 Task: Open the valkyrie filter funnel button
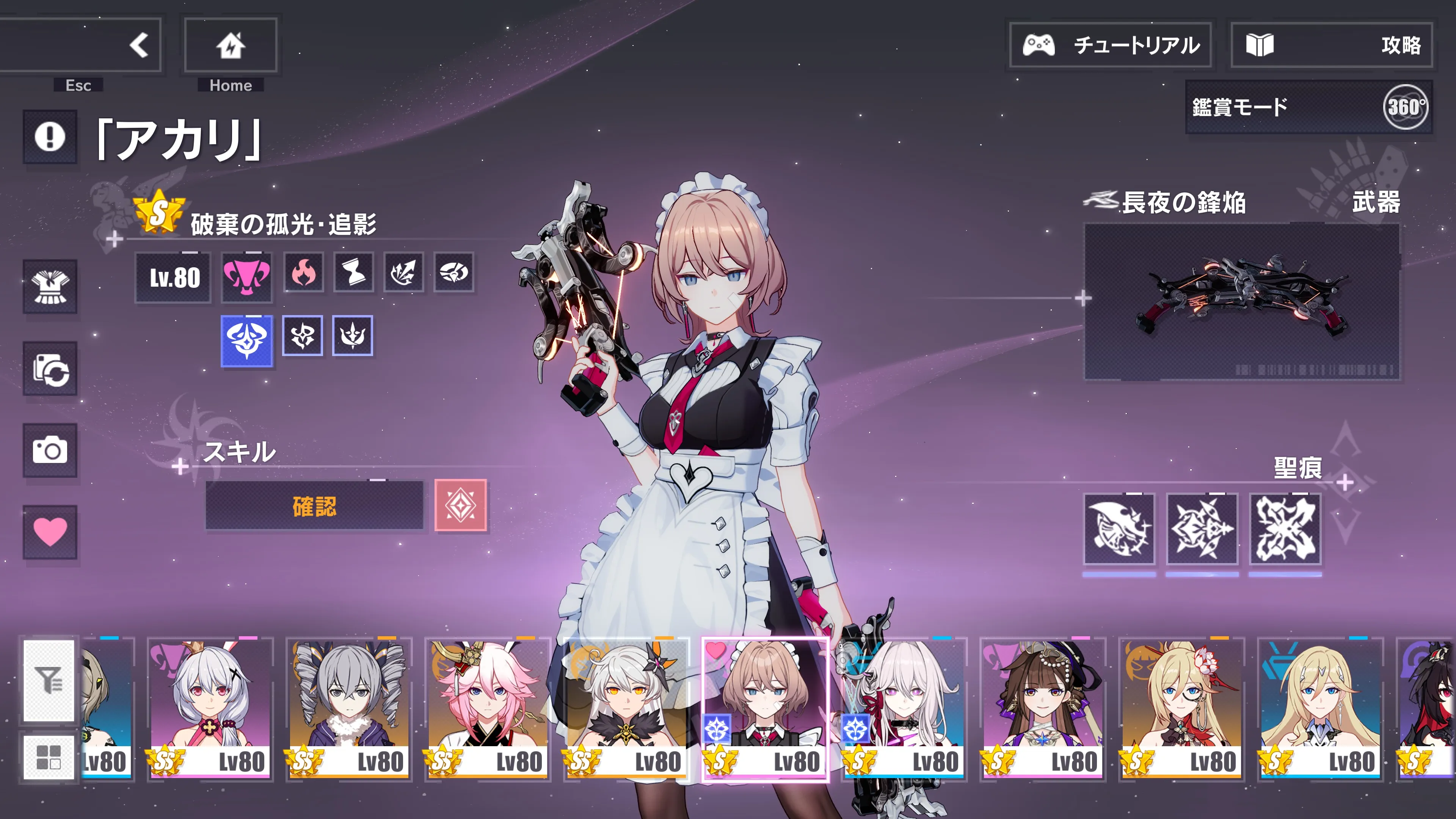49,680
